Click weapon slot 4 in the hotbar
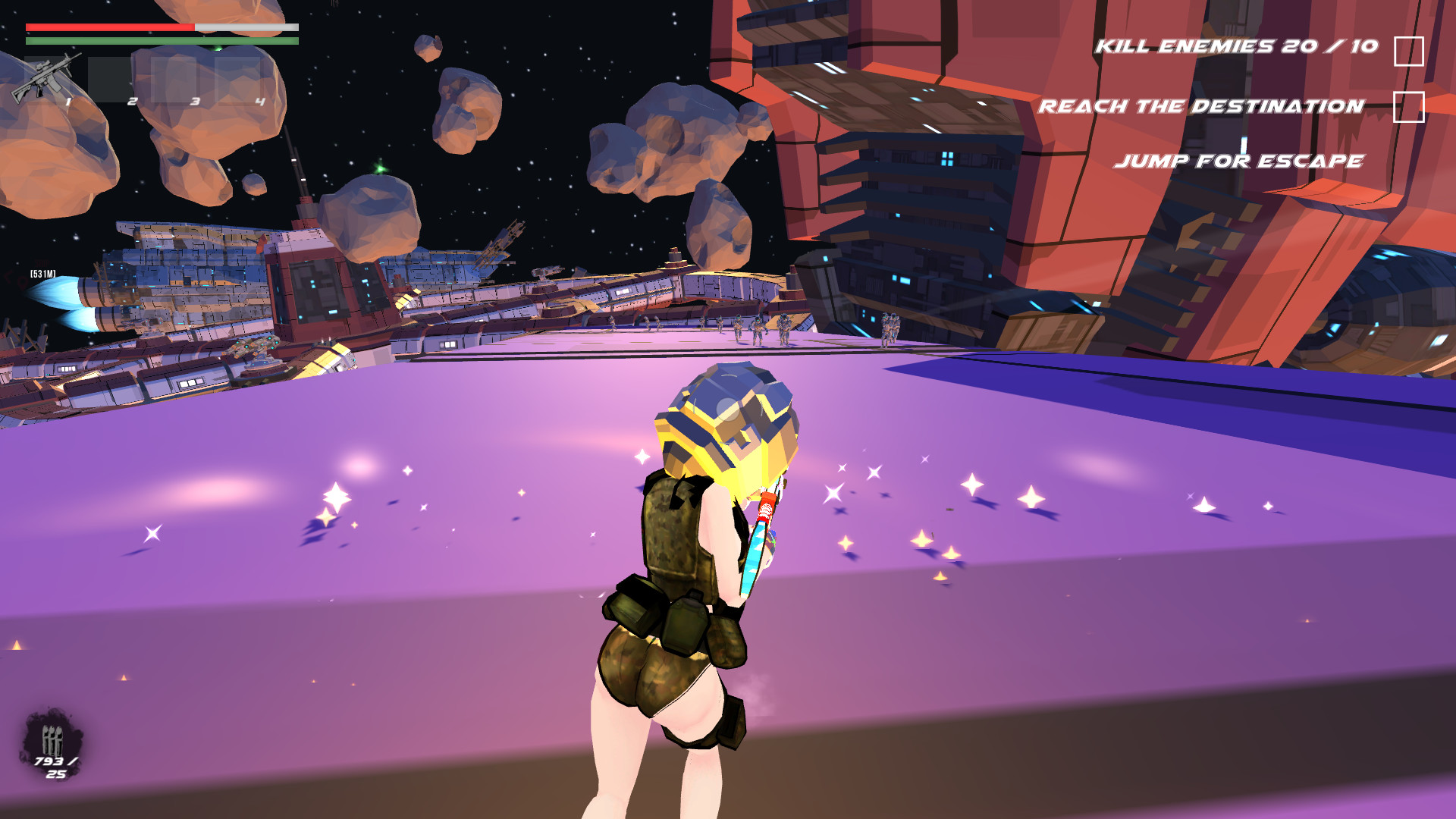Viewport: 1456px width, 819px height. tap(240, 80)
